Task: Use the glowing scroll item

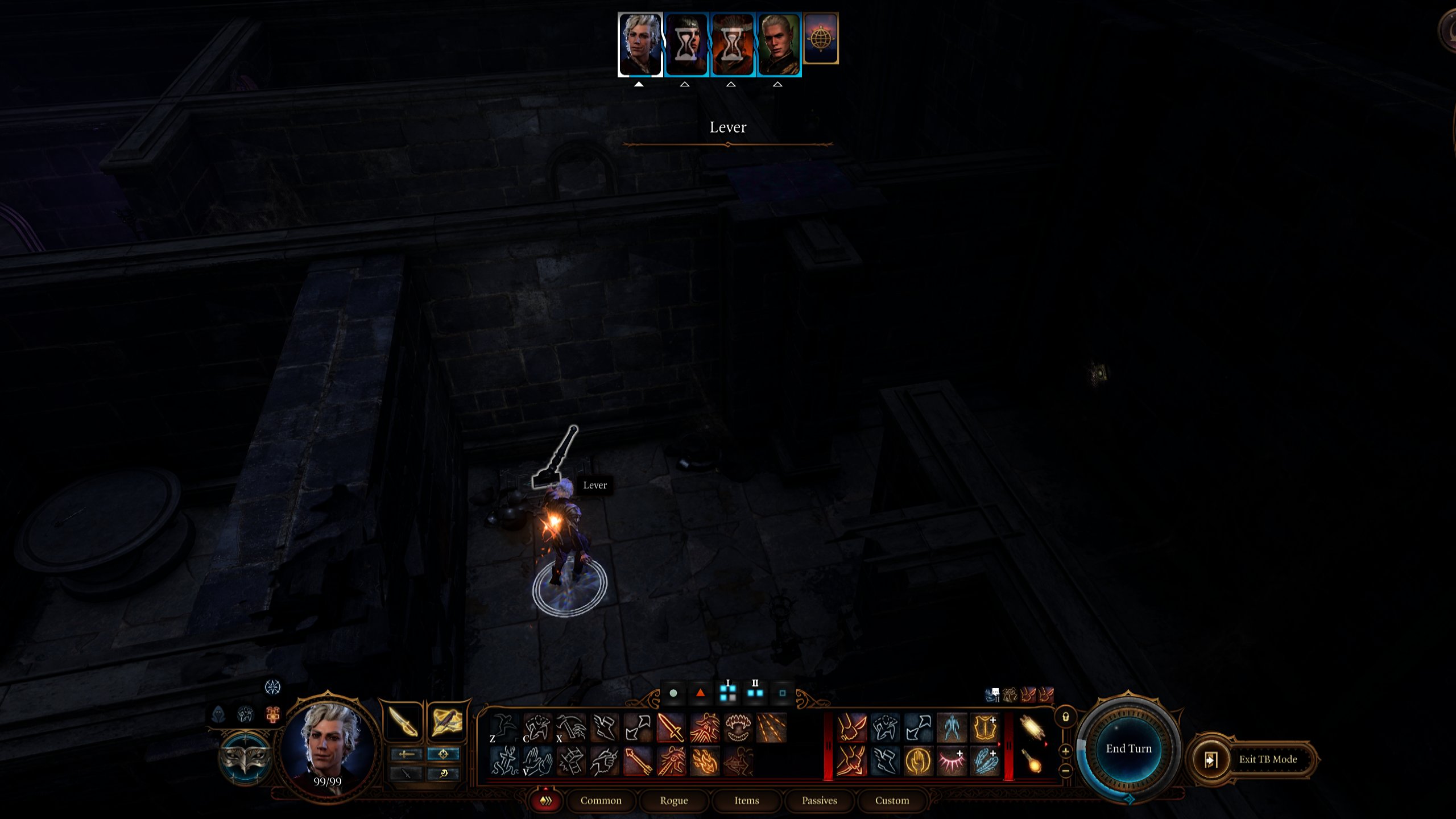Action: click(x=1032, y=727)
